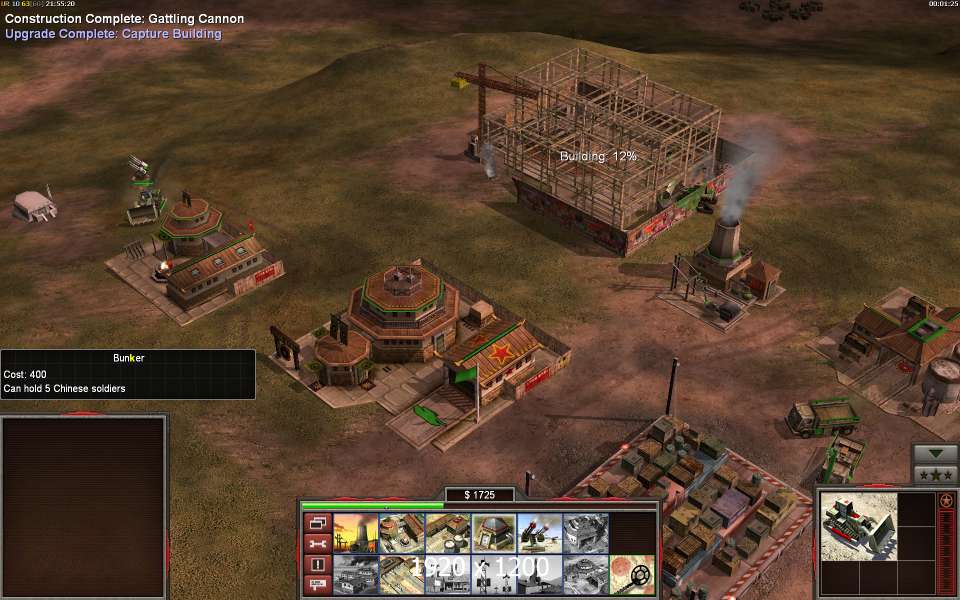The image size is (960, 600).
Task: Click the blank radar minimap panel
Action: [84, 507]
